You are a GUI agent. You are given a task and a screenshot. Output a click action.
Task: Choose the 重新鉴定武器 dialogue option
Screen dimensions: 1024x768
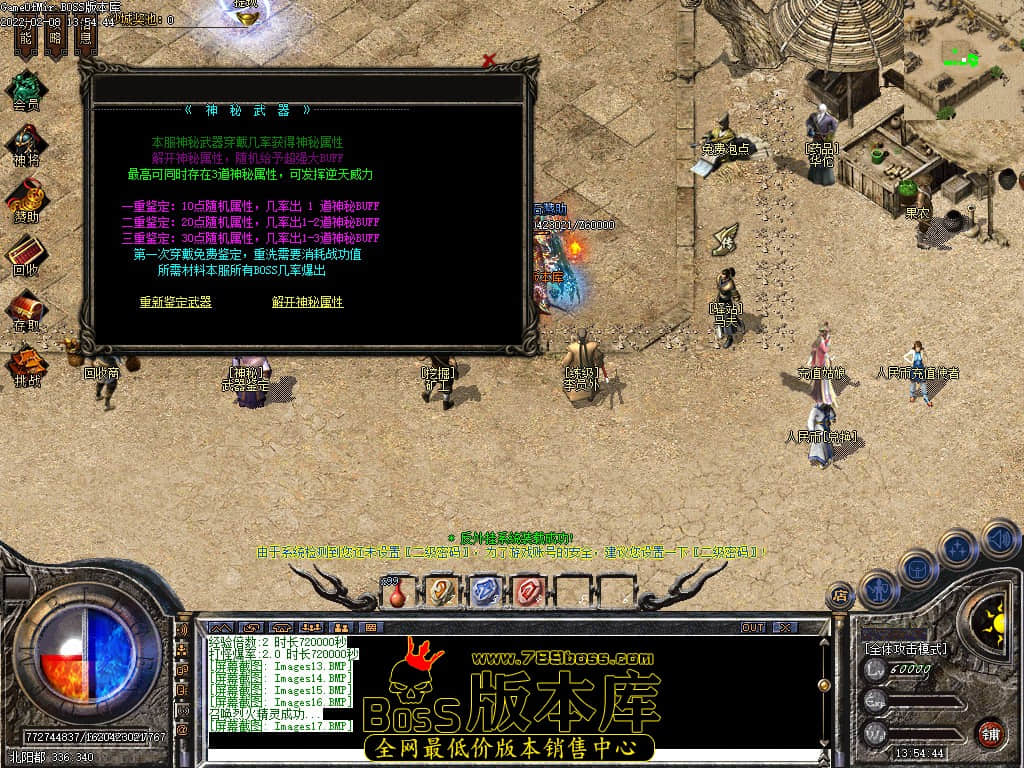[175, 302]
